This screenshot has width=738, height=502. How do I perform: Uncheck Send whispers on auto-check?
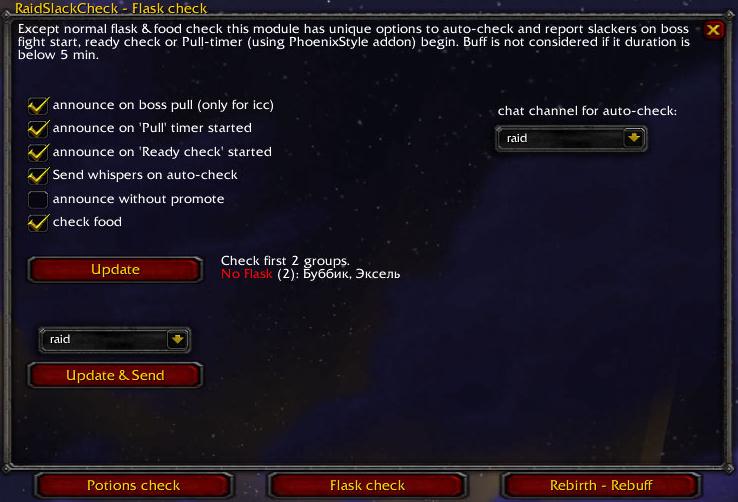click(x=38, y=175)
